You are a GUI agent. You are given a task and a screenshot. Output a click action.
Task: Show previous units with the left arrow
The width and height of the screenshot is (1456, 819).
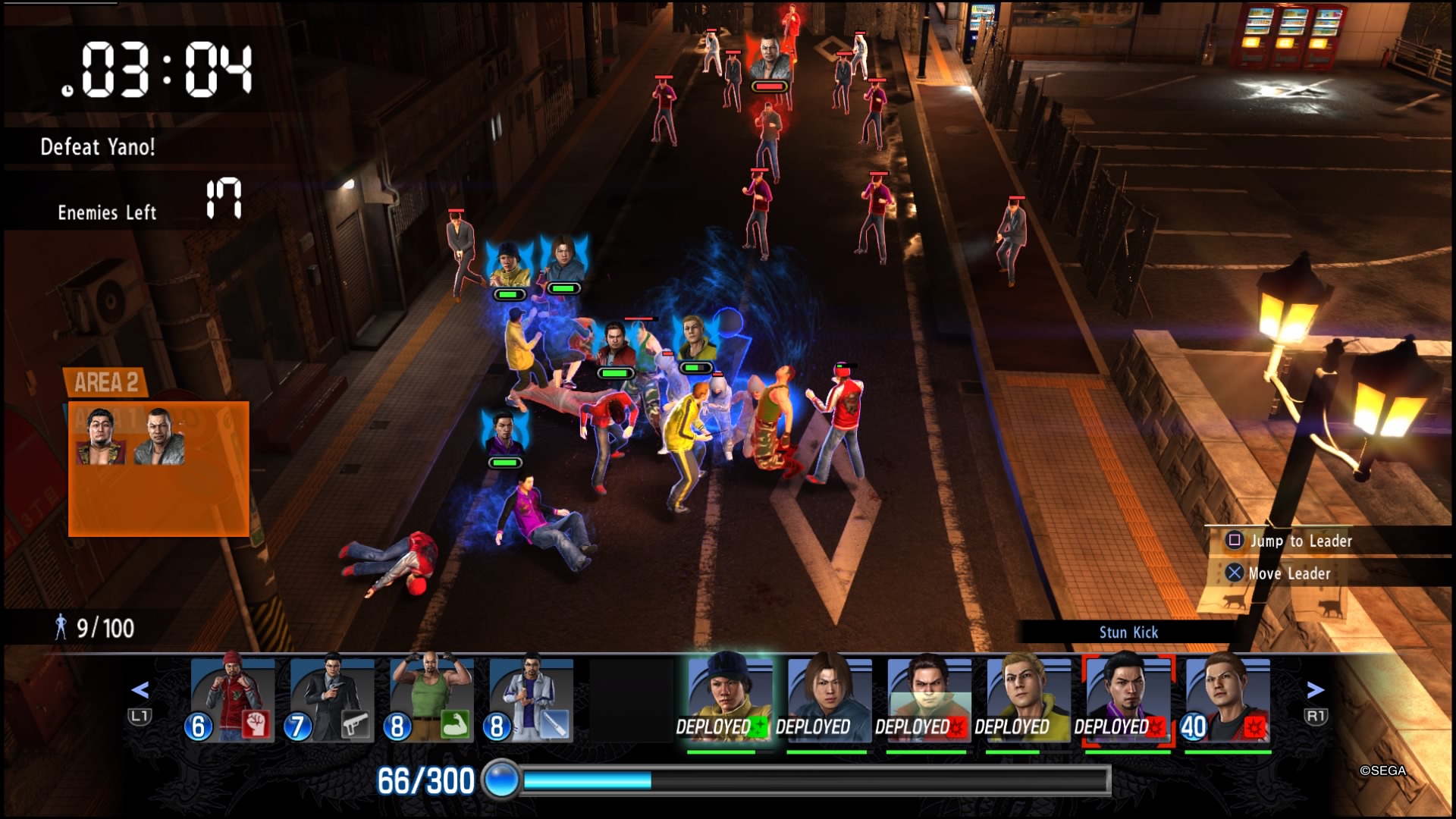(140, 690)
